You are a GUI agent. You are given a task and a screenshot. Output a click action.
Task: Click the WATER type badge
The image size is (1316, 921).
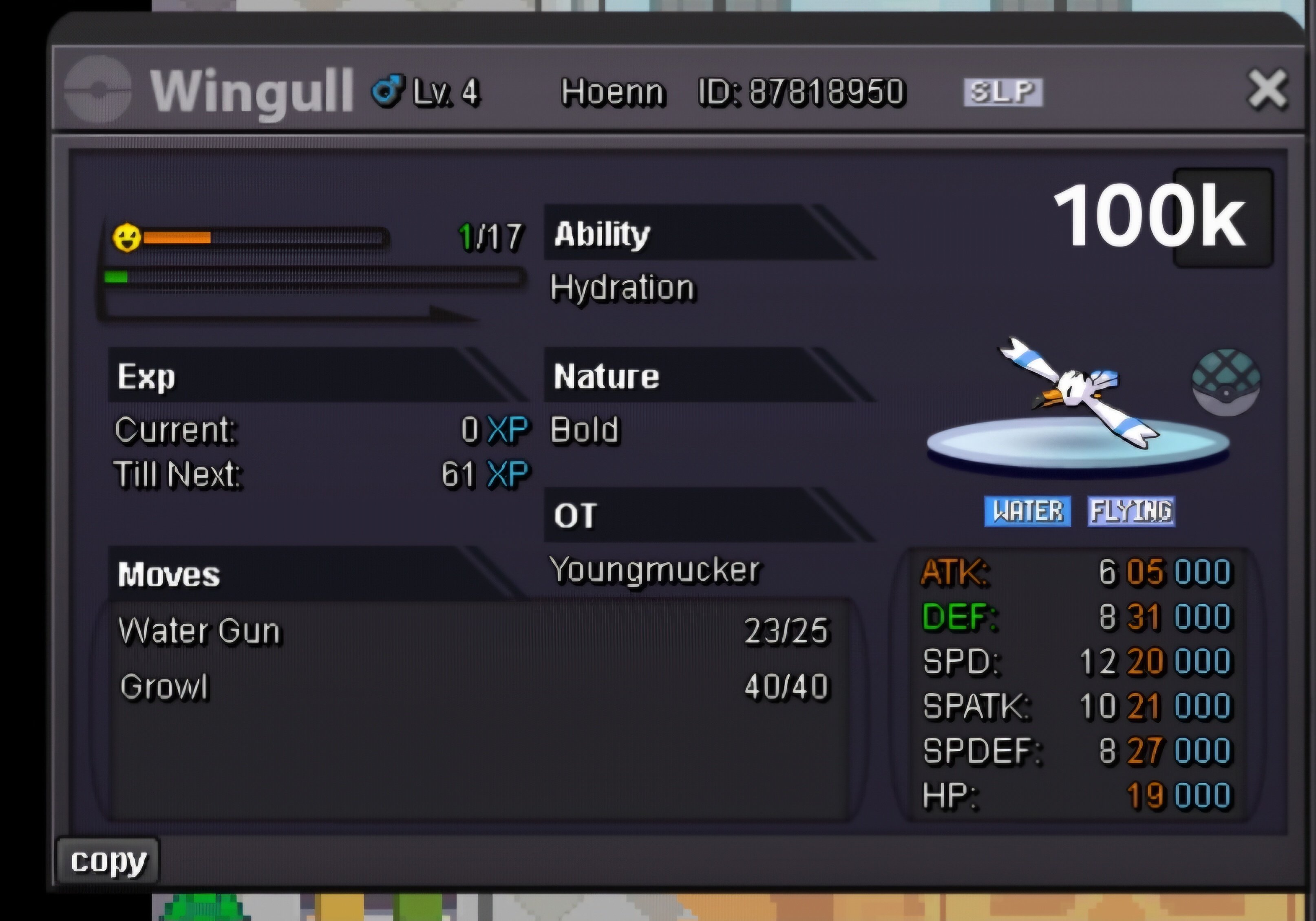click(1027, 511)
